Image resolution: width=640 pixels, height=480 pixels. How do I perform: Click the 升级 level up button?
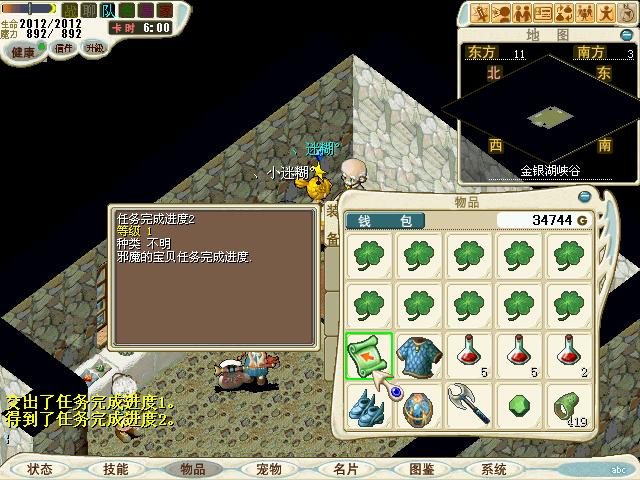[94, 48]
